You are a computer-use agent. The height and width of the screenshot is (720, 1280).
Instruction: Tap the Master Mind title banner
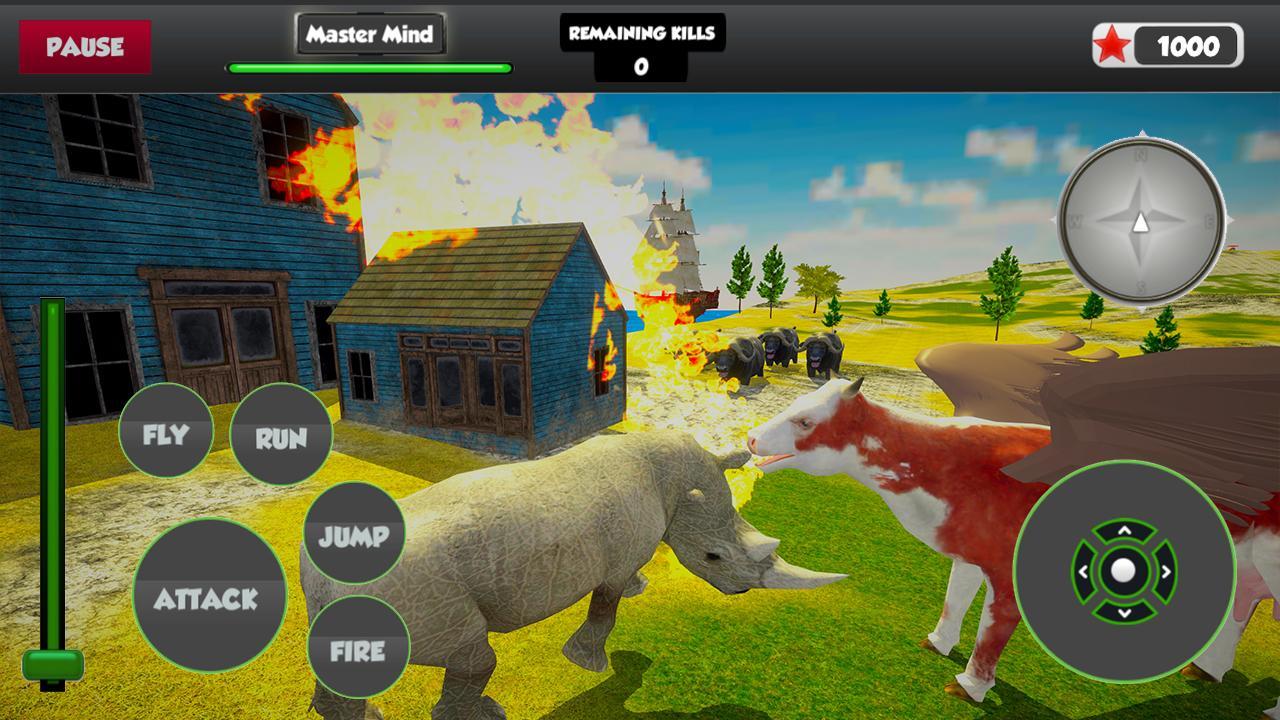click(x=371, y=33)
